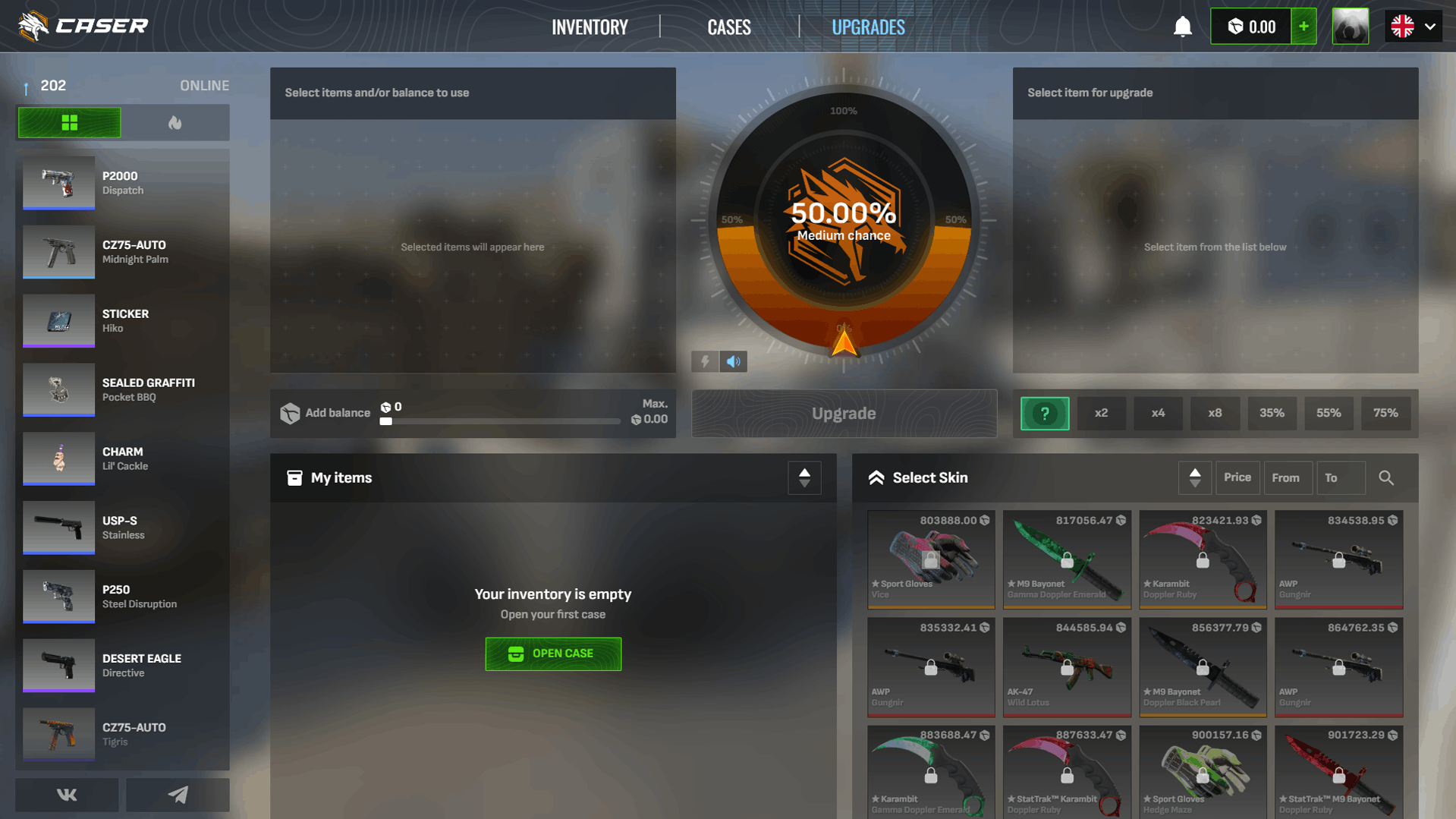Click the notification bell icon
The image size is (1456, 819).
(x=1182, y=26)
